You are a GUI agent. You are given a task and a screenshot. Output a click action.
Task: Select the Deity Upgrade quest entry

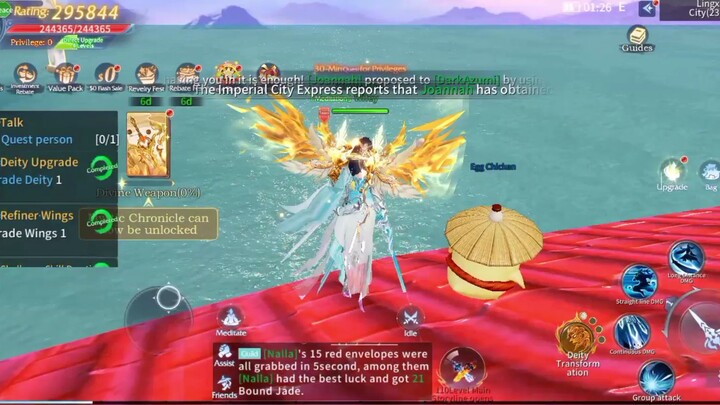point(50,170)
